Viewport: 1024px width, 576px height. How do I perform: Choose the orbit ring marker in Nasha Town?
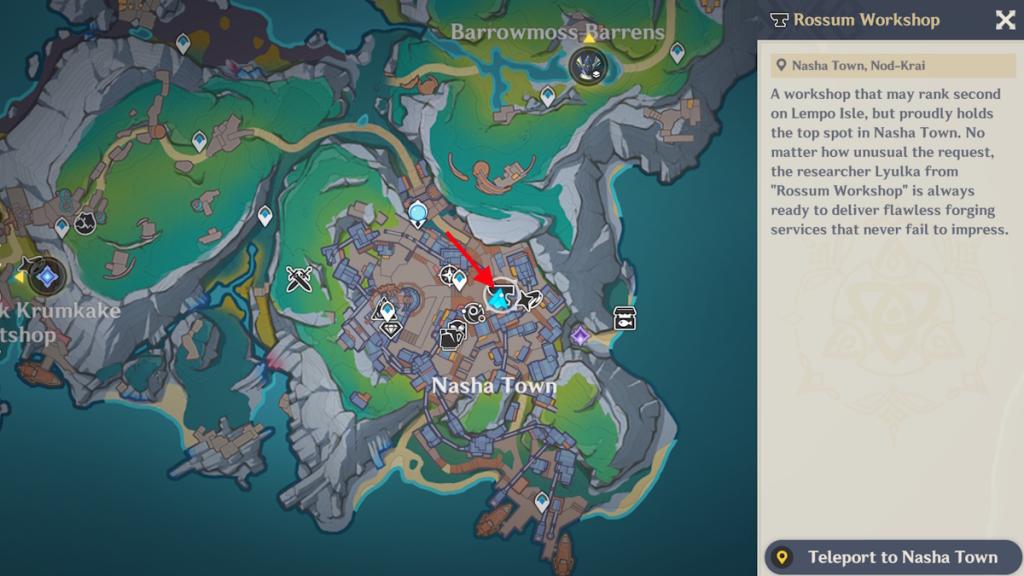point(474,312)
